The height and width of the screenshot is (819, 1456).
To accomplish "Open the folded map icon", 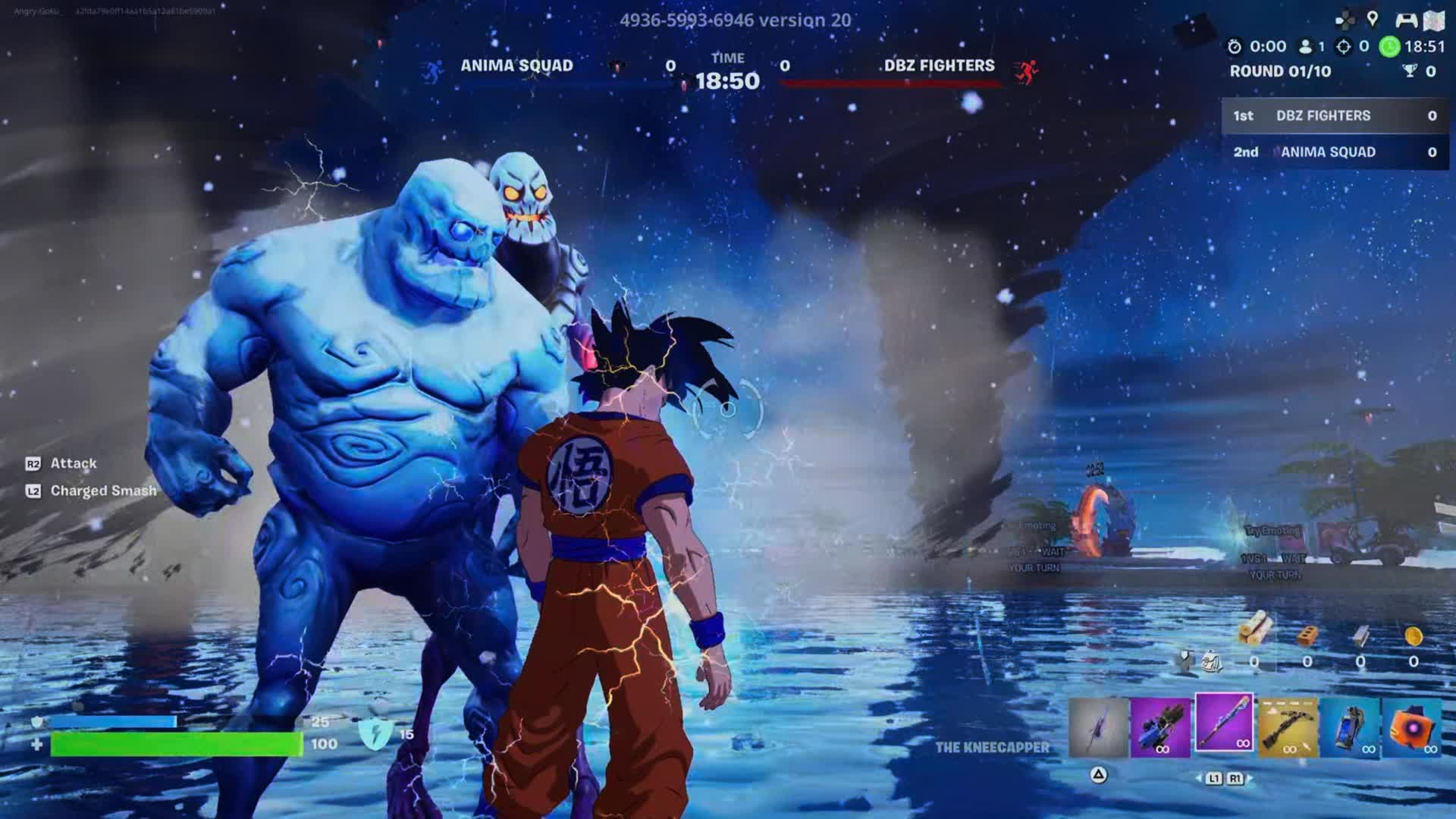I will [x=1435, y=21].
